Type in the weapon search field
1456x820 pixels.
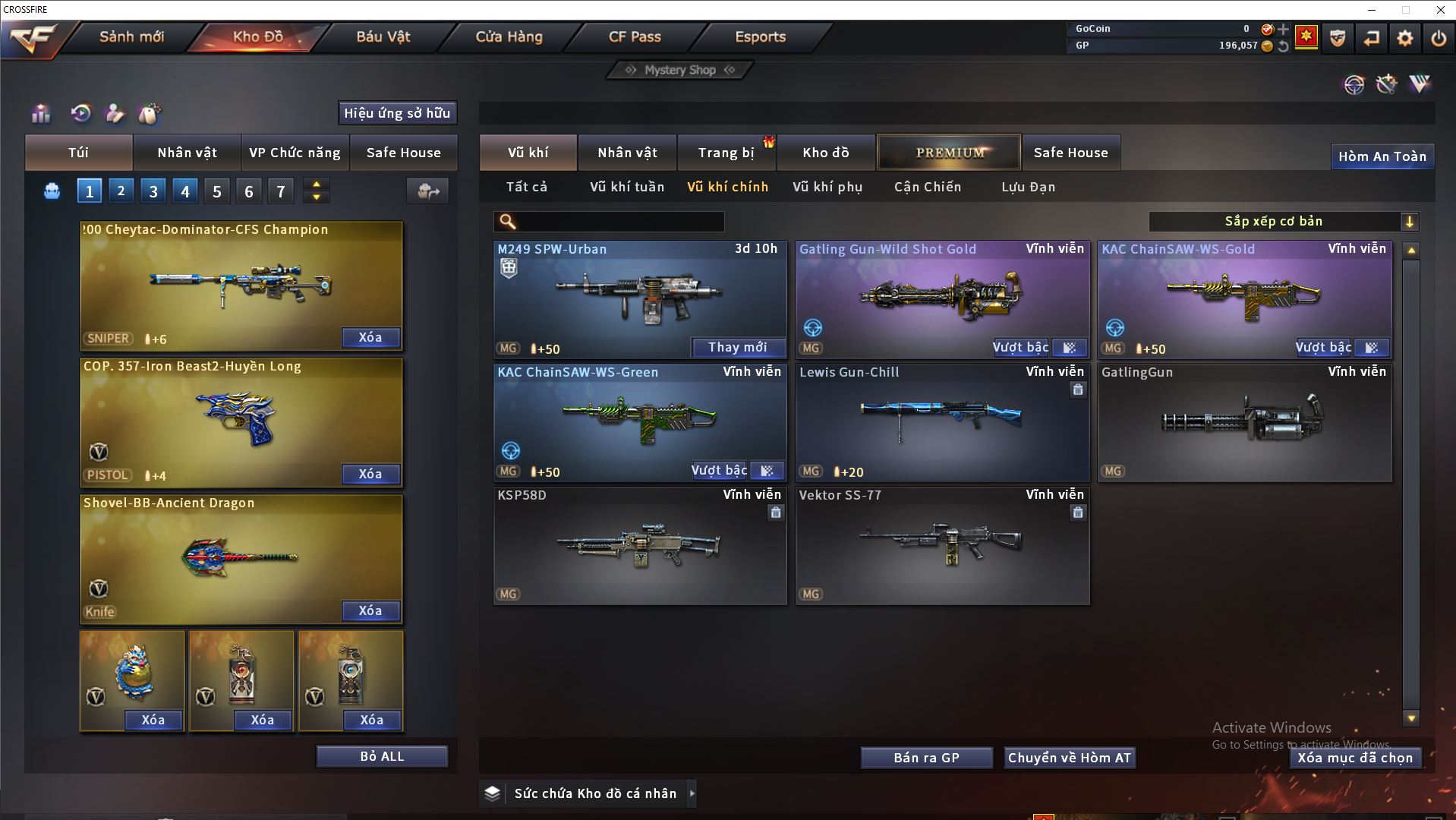point(619,222)
